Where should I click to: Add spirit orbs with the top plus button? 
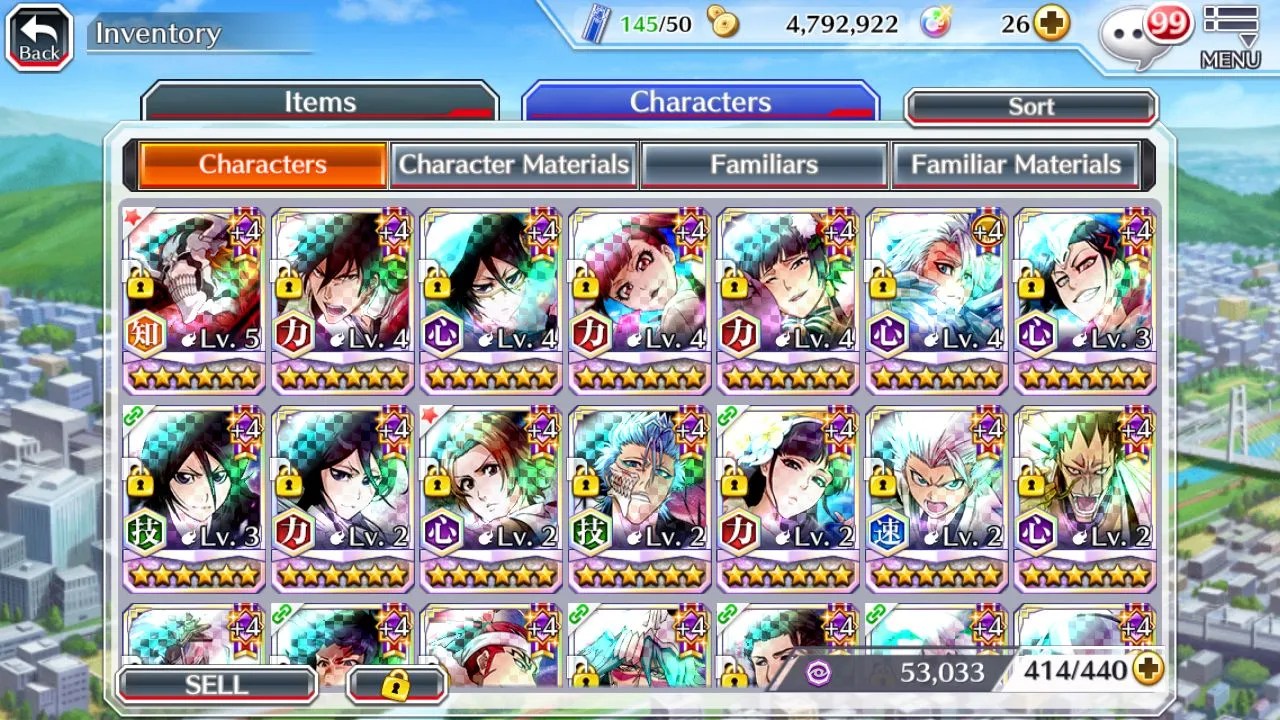point(1051,24)
